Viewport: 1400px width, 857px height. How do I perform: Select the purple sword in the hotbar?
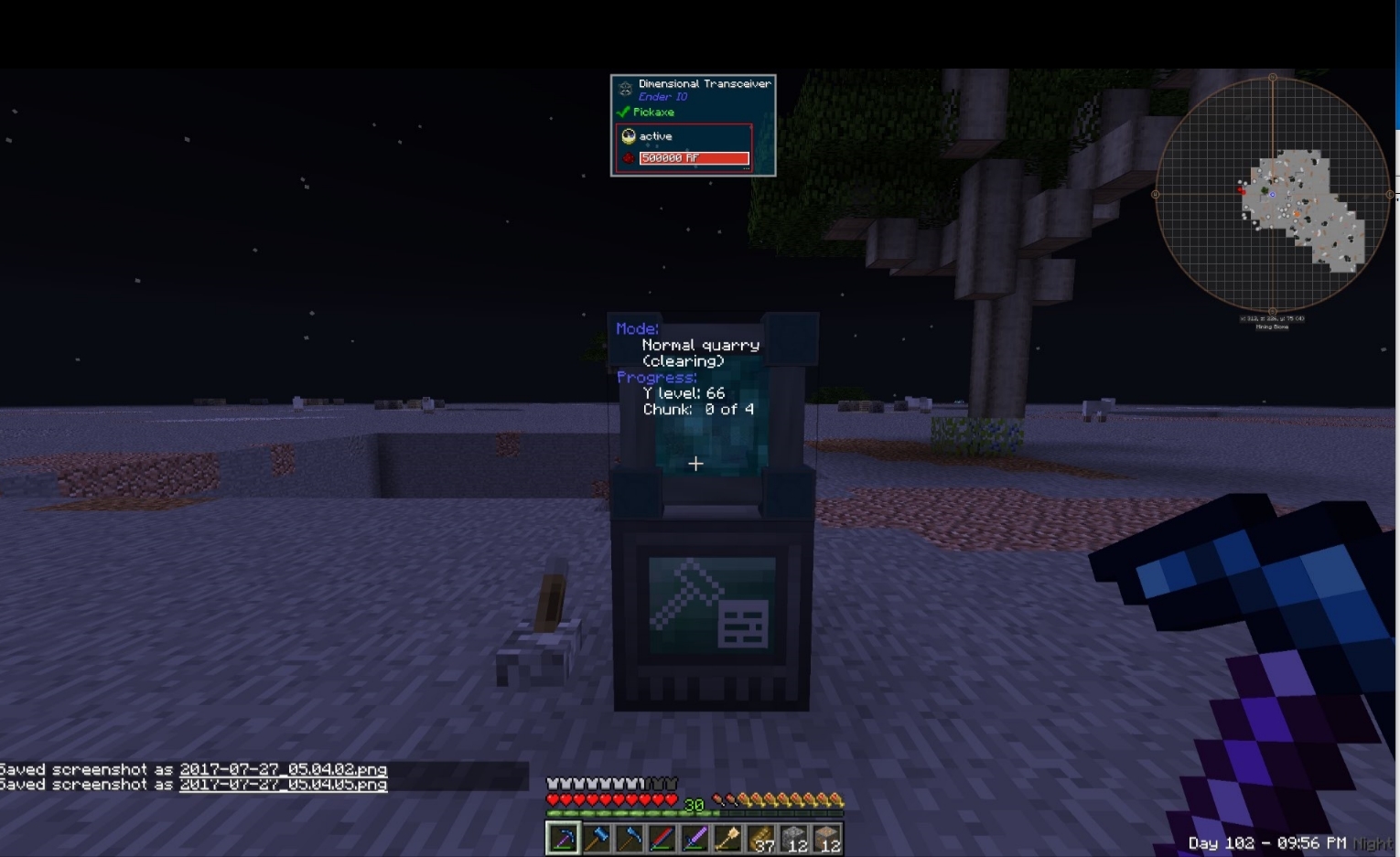tap(694, 837)
